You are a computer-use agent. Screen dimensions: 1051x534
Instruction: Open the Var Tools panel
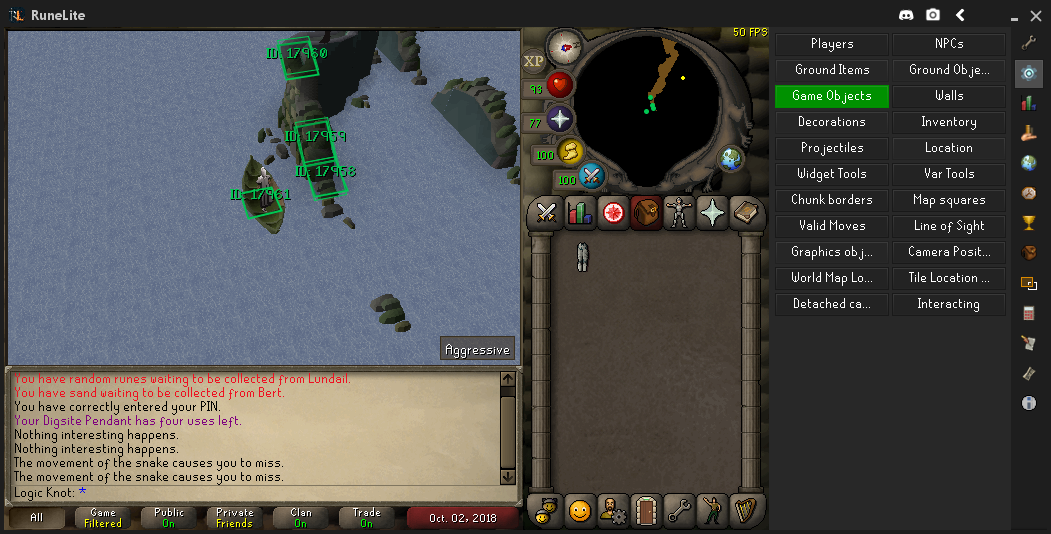(948, 174)
